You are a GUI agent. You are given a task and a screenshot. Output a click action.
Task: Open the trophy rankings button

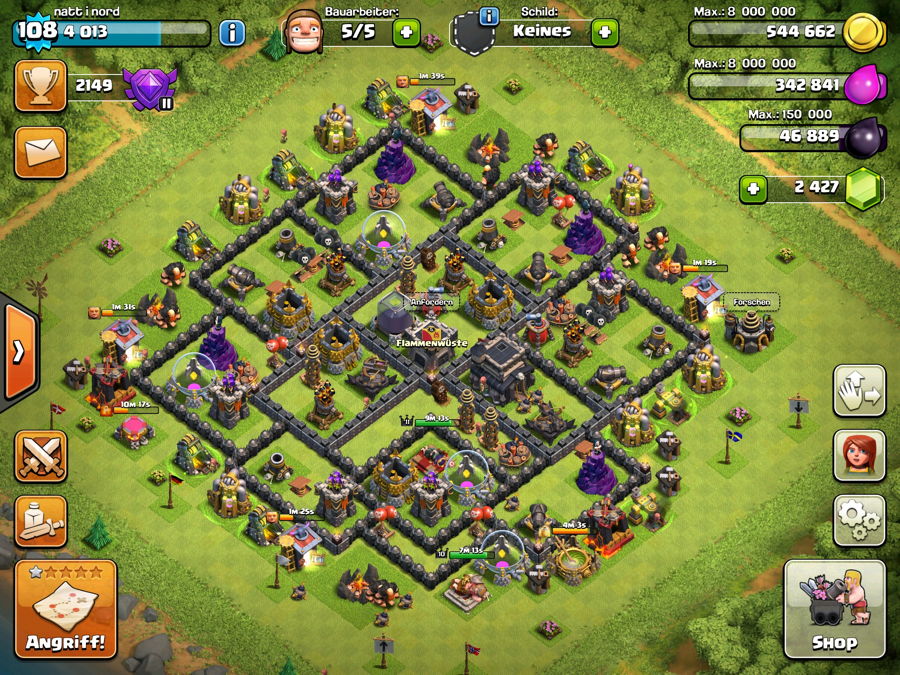coord(40,86)
